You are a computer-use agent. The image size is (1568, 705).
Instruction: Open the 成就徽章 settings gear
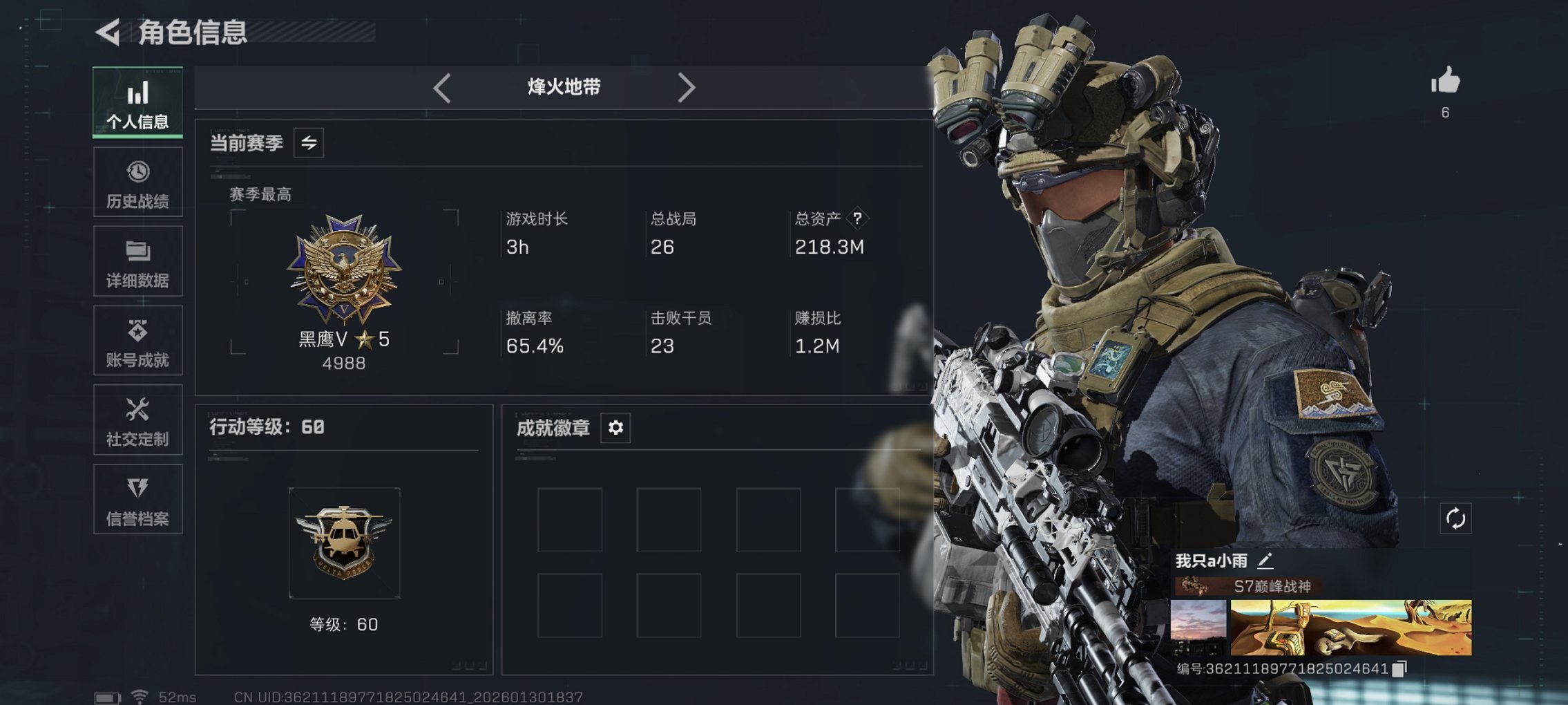click(x=614, y=428)
